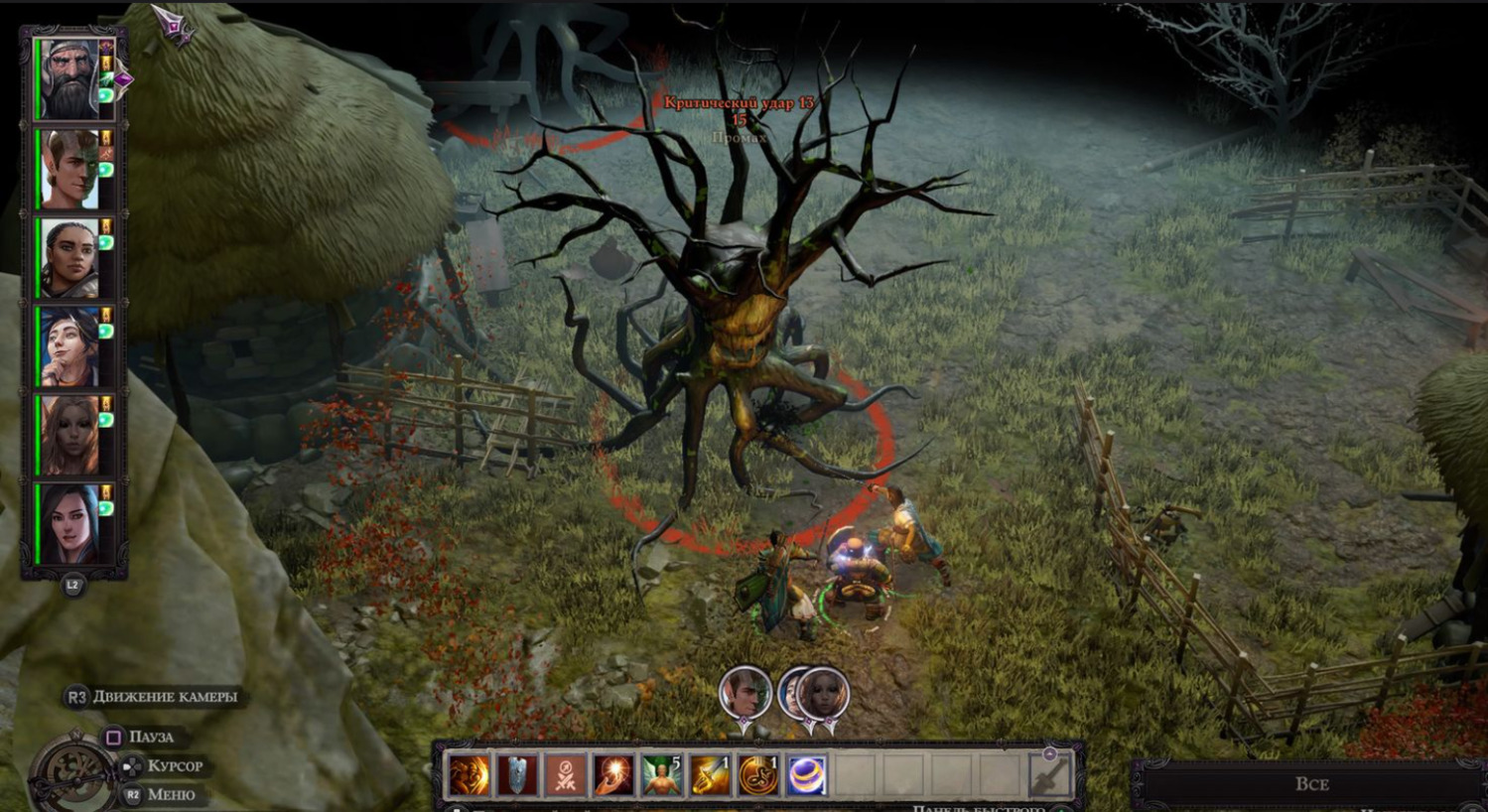Use the blue shield ability
This screenshot has height=812, width=1488.
point(517,774)
